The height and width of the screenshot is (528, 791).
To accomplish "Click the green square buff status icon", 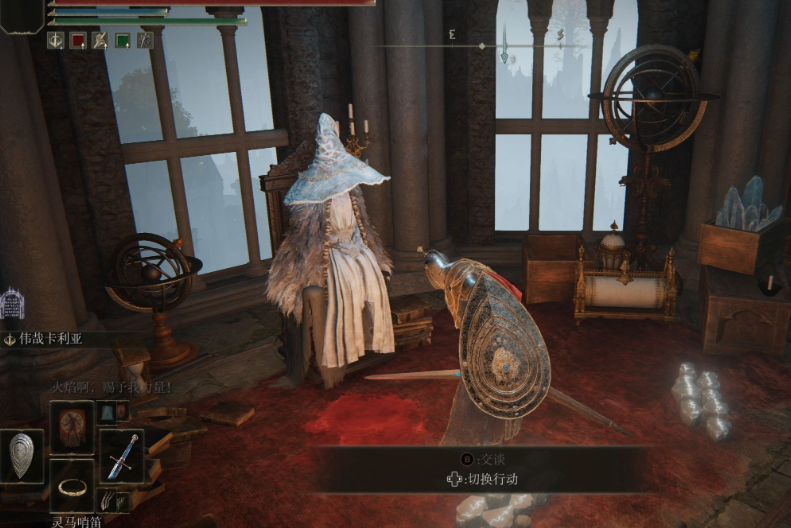I will pos(122,40).
